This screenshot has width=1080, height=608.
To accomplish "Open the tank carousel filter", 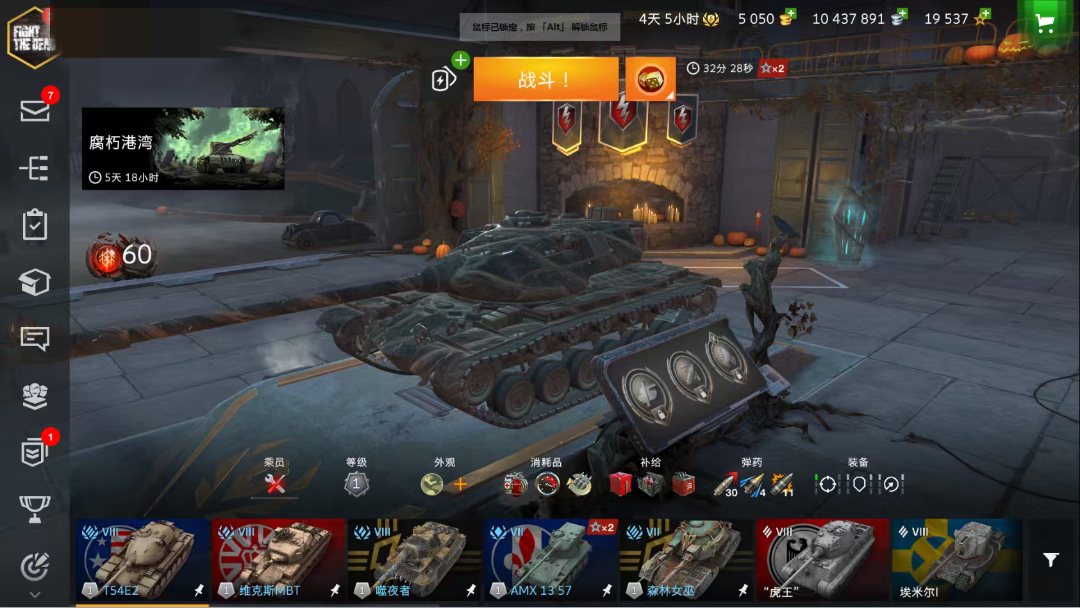I will point(1051,560).
